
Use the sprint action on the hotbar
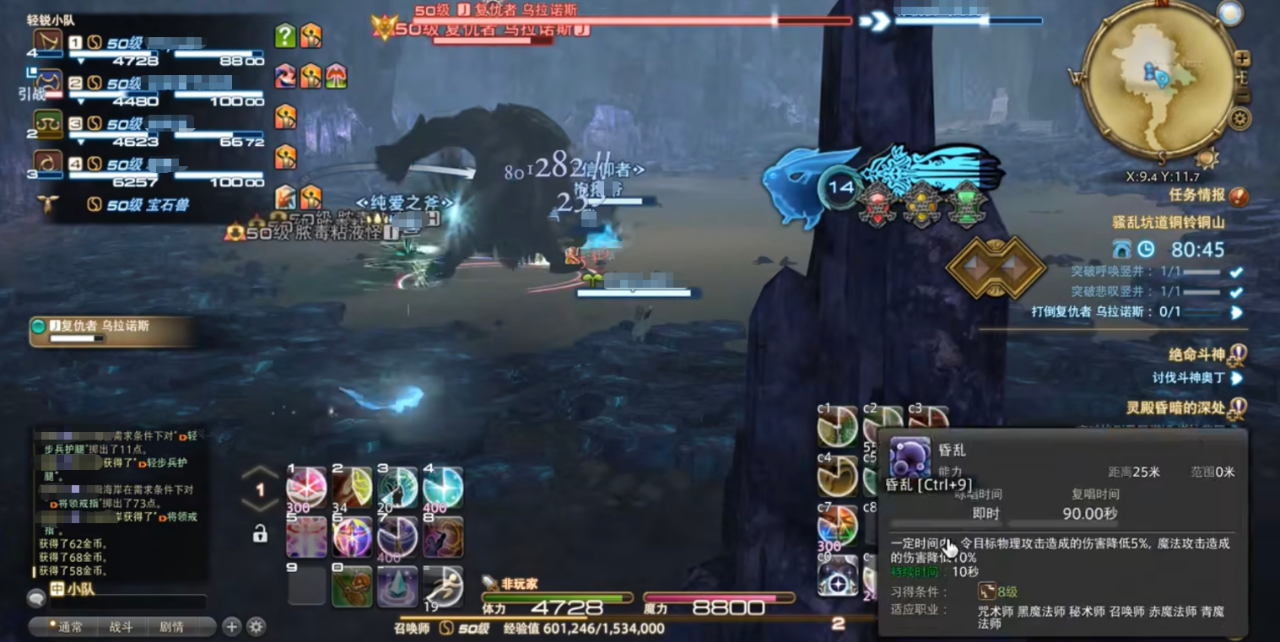coord(442,586)
